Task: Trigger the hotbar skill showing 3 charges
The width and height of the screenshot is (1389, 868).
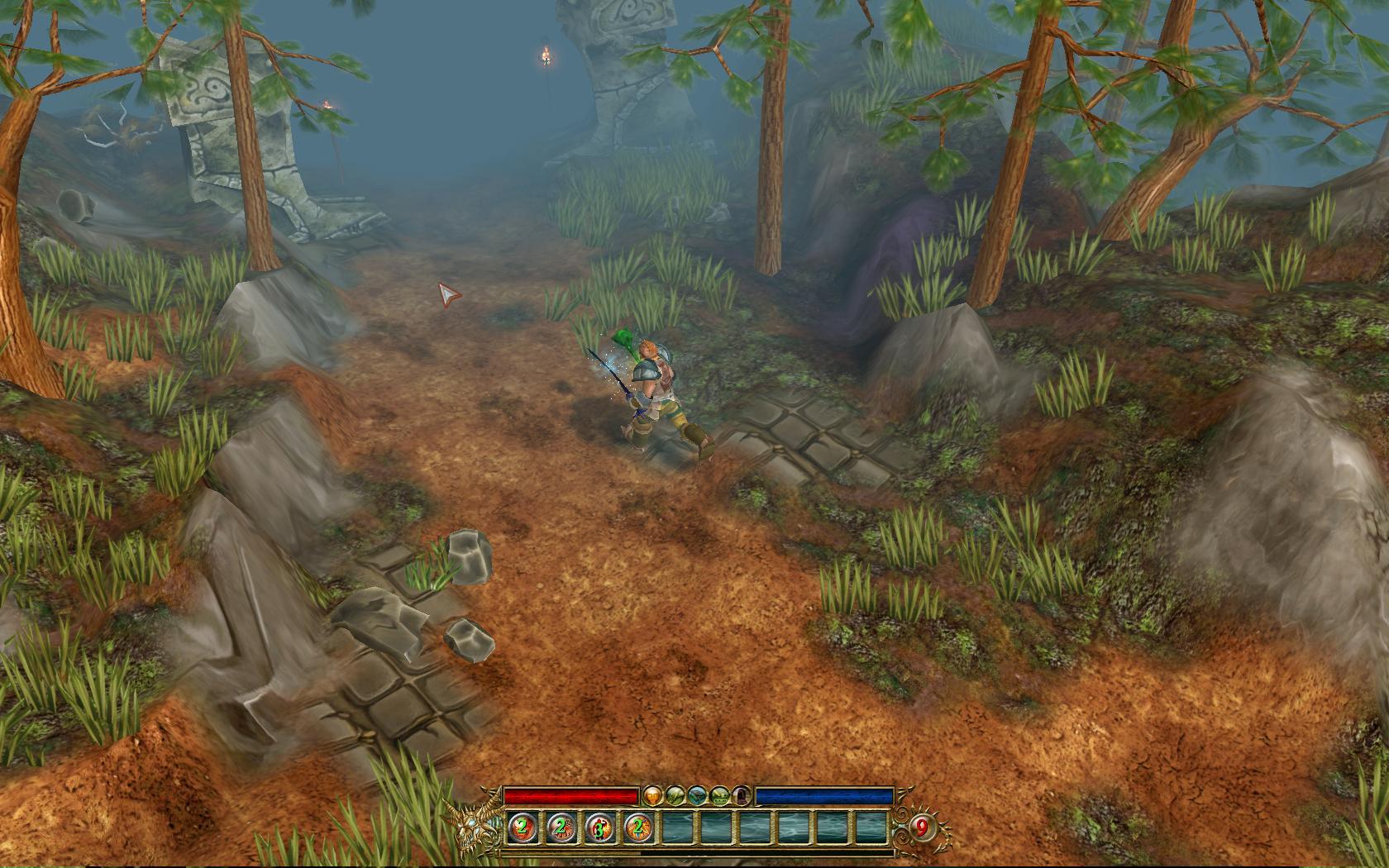Action: 599,827
